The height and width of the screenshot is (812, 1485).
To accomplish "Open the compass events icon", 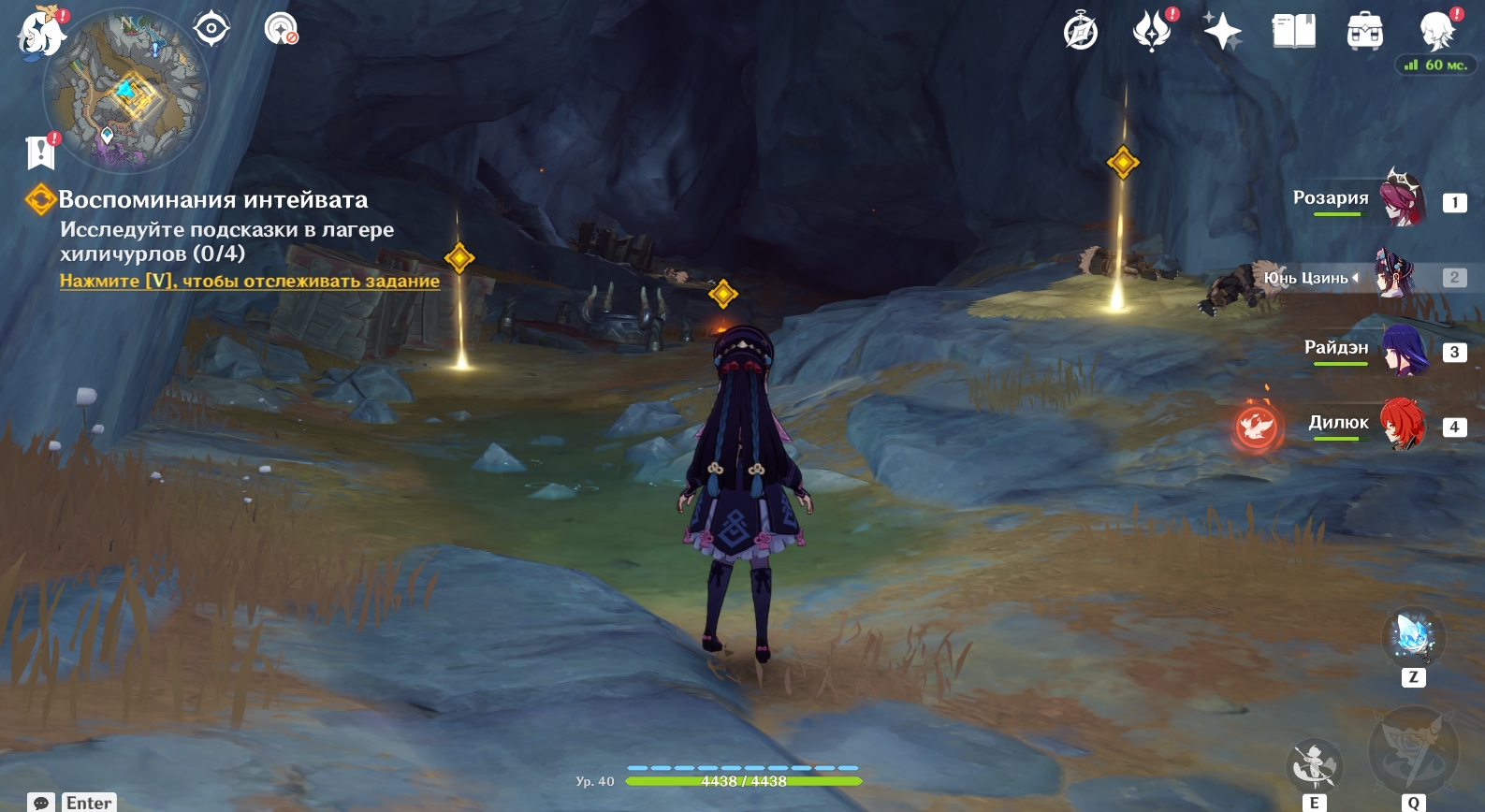I will click(1081, 32).
